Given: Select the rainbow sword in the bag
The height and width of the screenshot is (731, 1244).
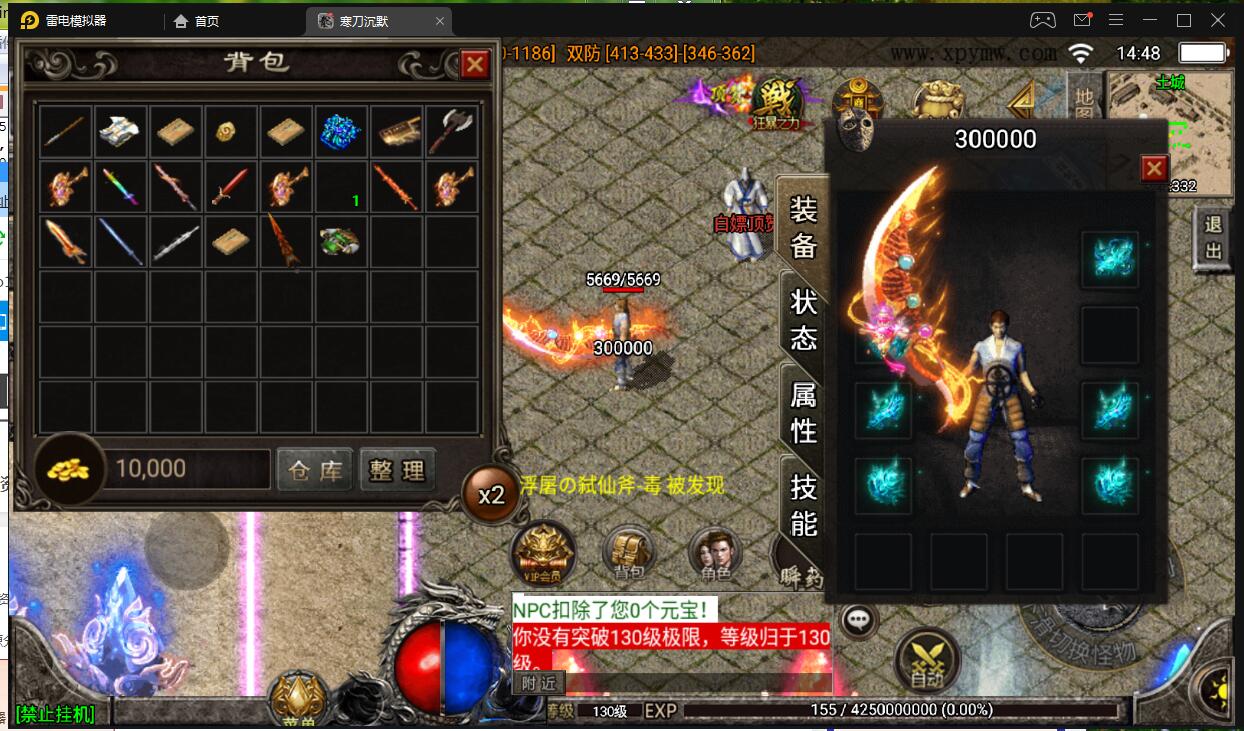Looking at the screenshot, I should coord(121,187).
